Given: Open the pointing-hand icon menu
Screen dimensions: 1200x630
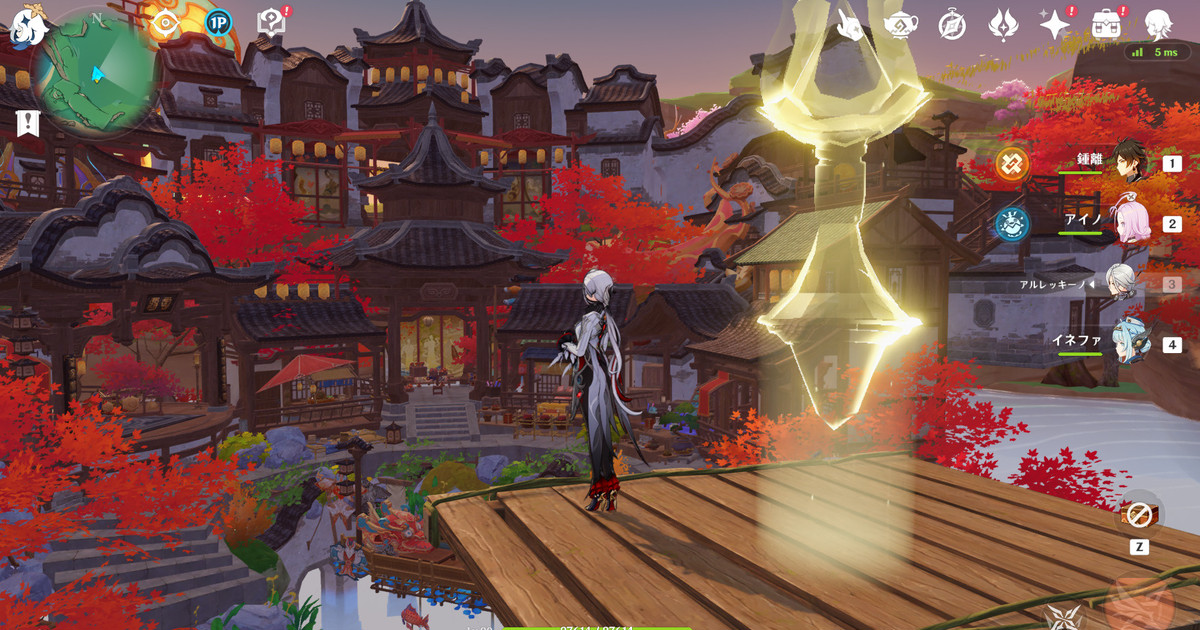Looking at the screenshot, I should (x=850, y=25).
